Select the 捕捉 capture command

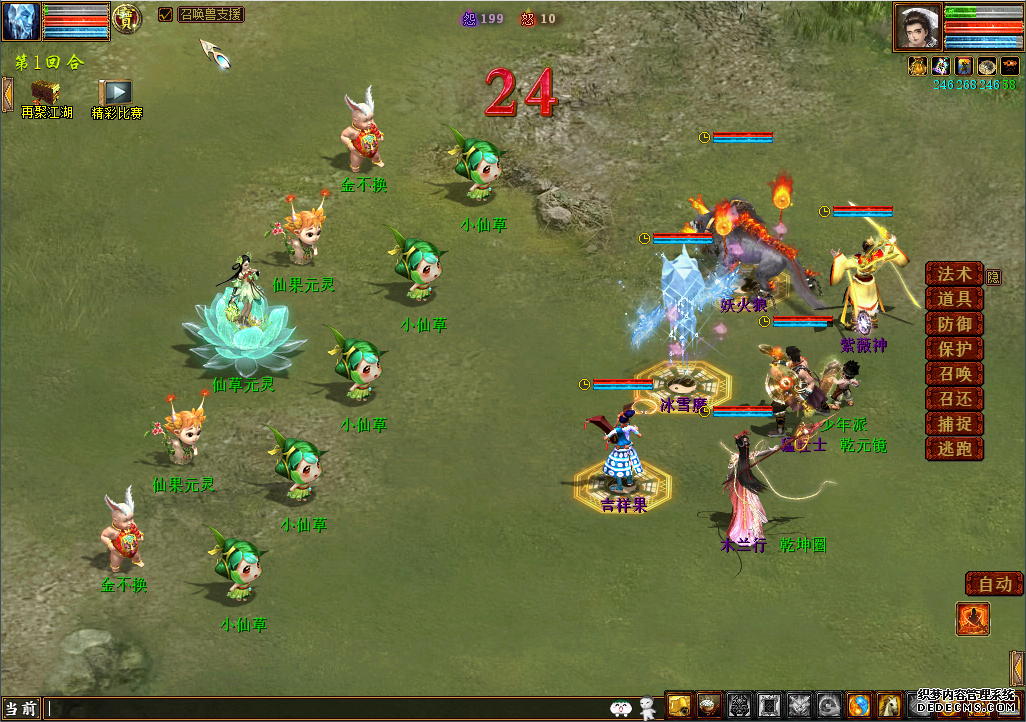point(954,424)
